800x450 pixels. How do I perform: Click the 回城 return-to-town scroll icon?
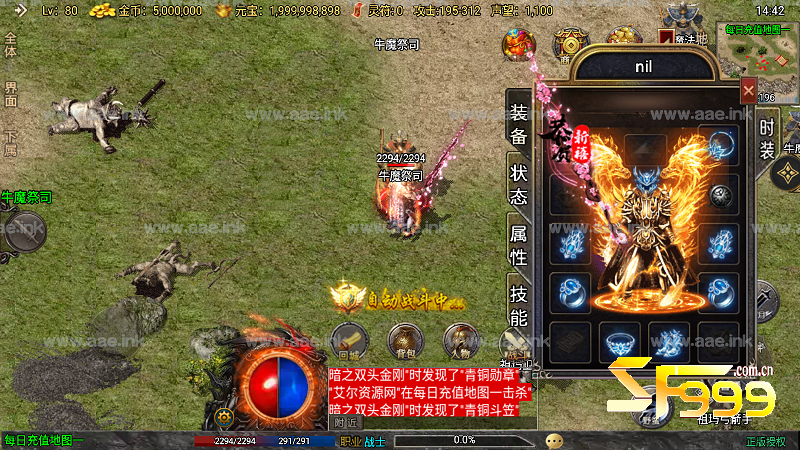349,343
